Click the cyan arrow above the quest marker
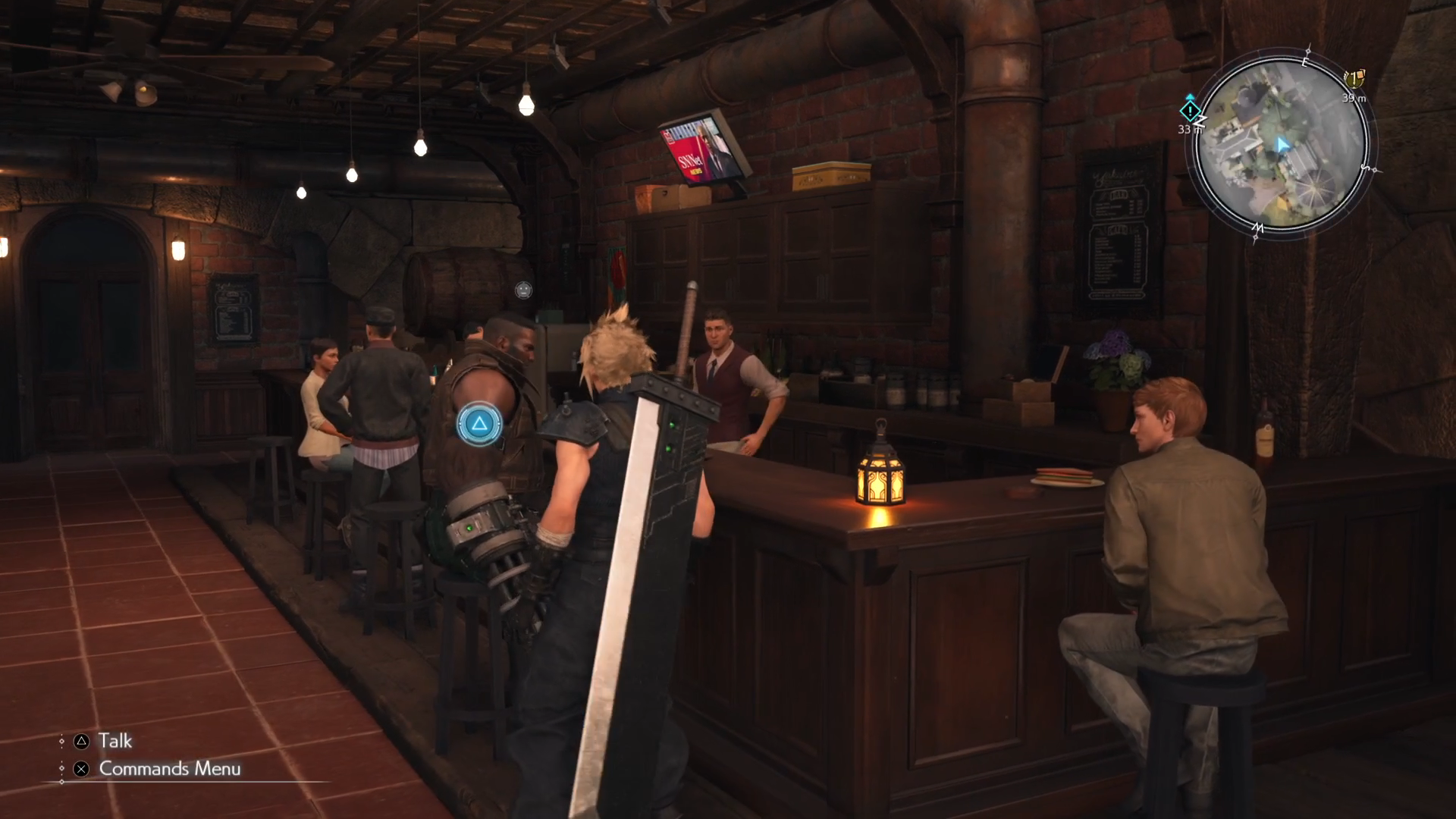 [1190, 96]
